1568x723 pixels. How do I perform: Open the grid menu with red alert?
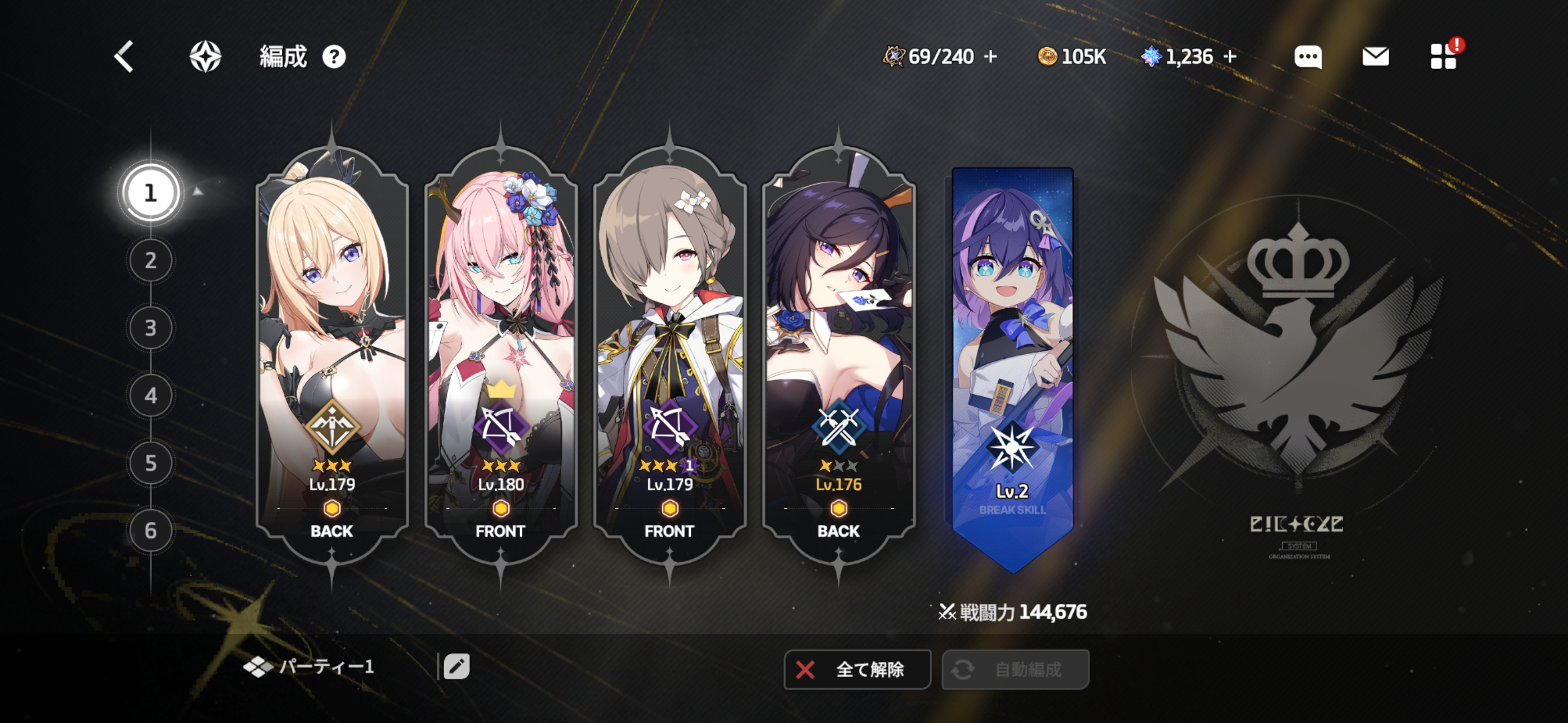pos(1443,57)
